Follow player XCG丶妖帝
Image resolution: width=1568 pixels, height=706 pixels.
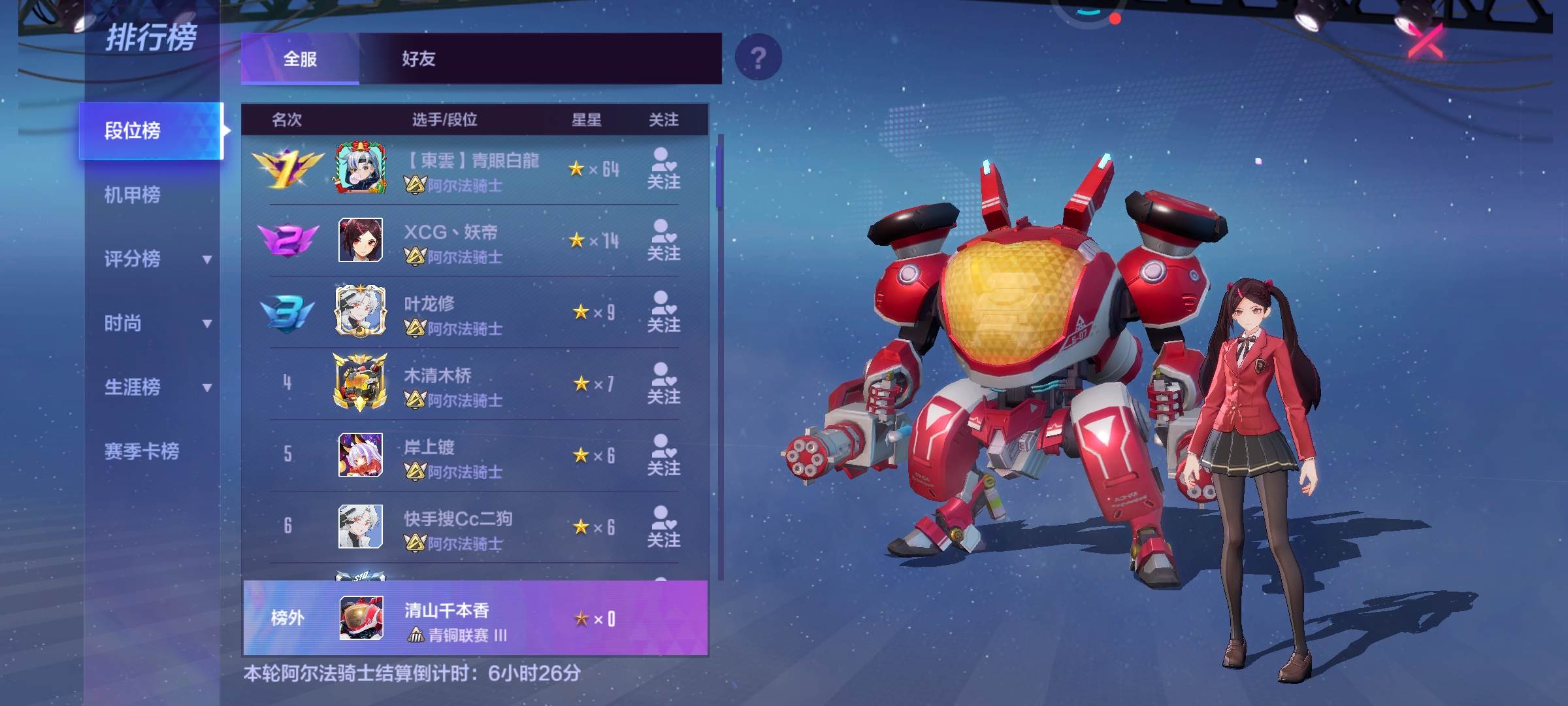pos(663,241)
